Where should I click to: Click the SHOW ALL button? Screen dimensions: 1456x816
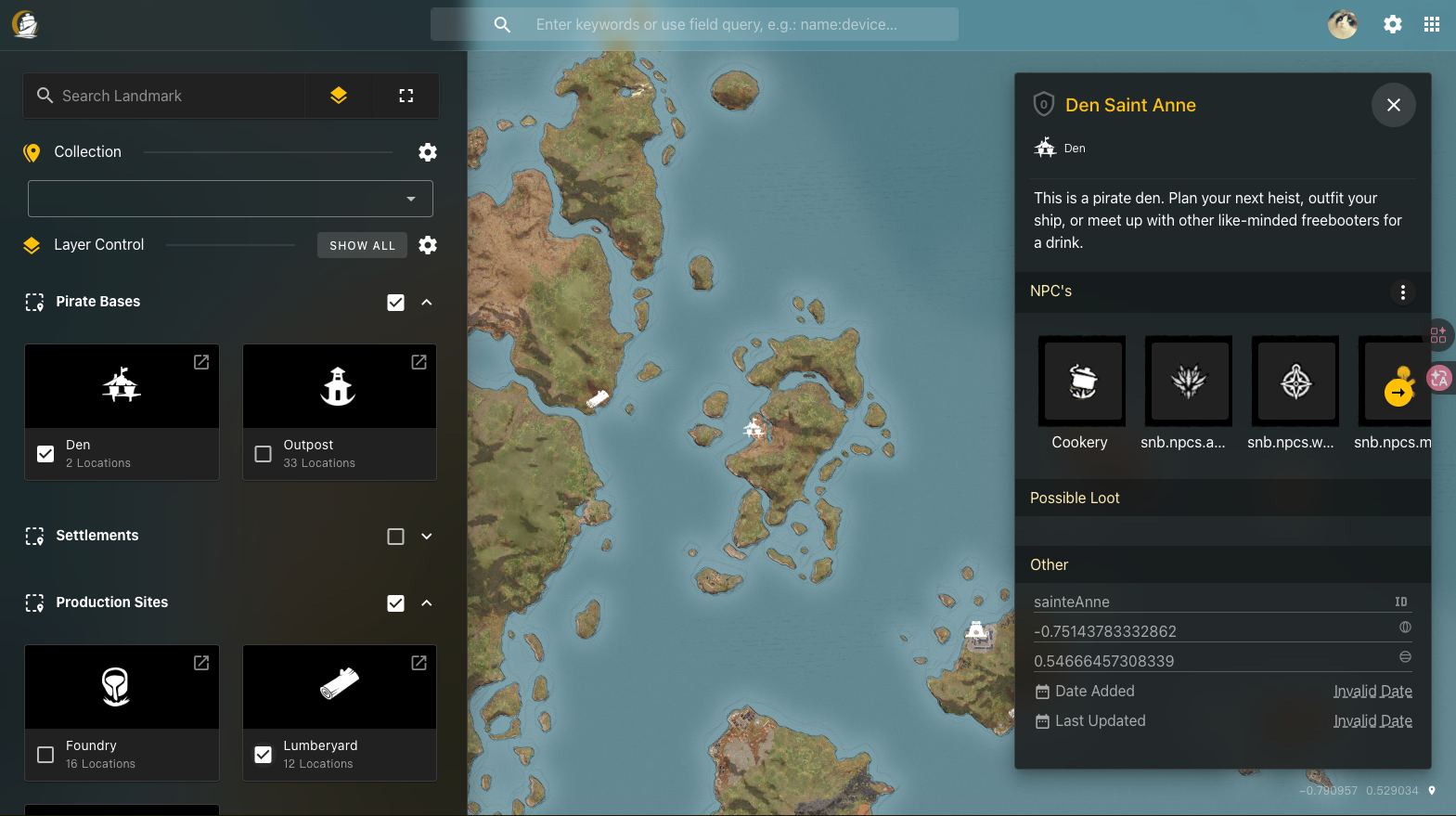click(362, 245)
